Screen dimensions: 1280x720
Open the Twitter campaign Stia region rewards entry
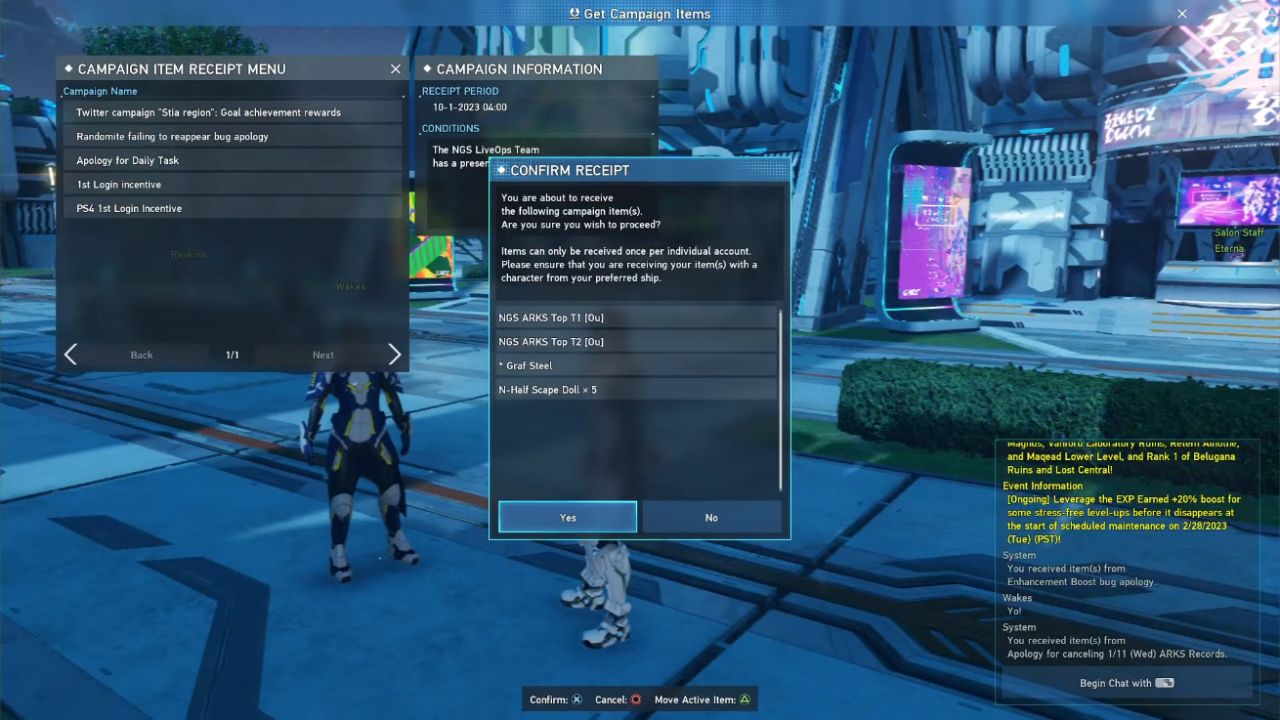(232, 112)
